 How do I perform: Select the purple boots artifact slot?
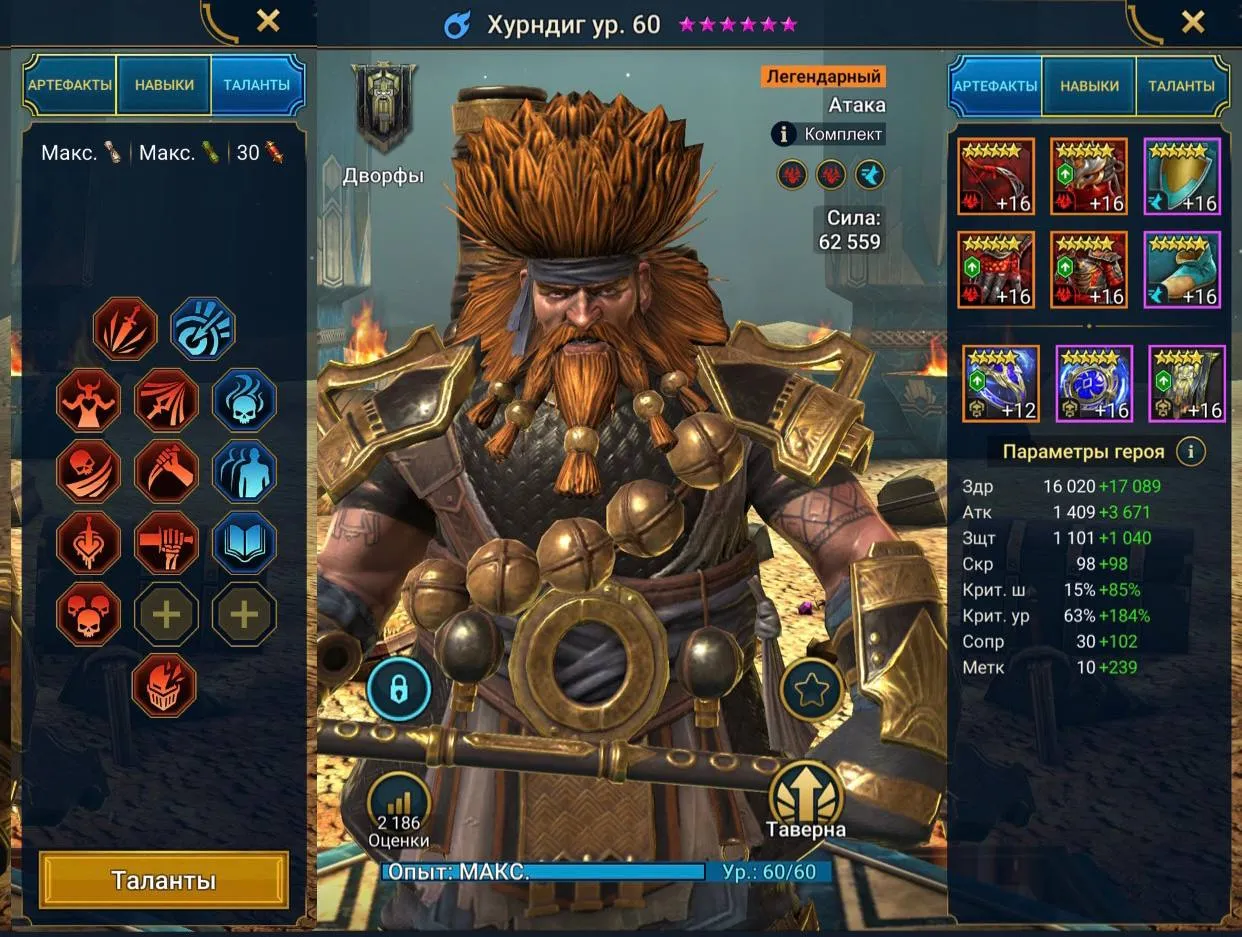1182,270
